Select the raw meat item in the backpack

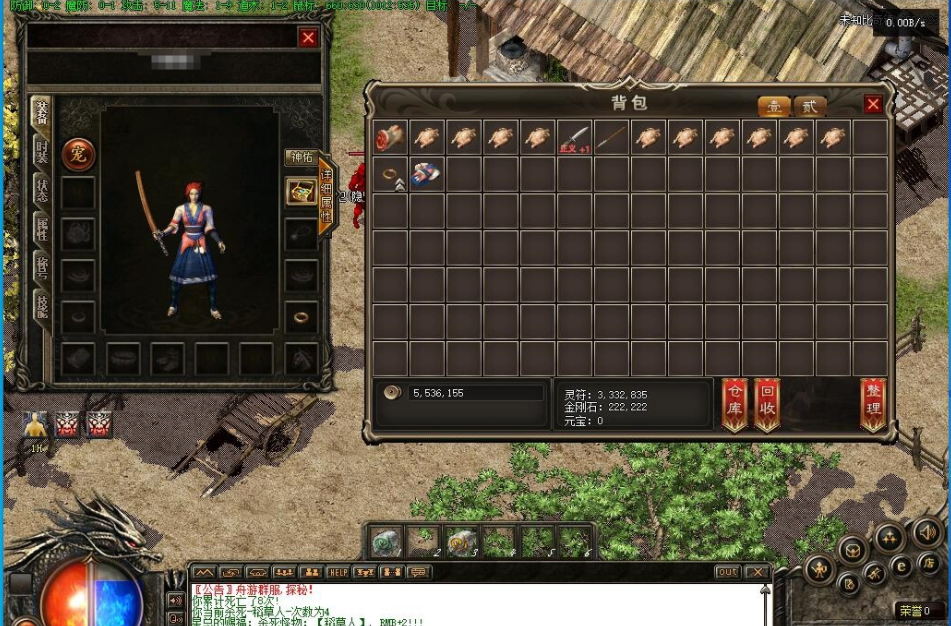pyautogui.click(x=390, y=138)
